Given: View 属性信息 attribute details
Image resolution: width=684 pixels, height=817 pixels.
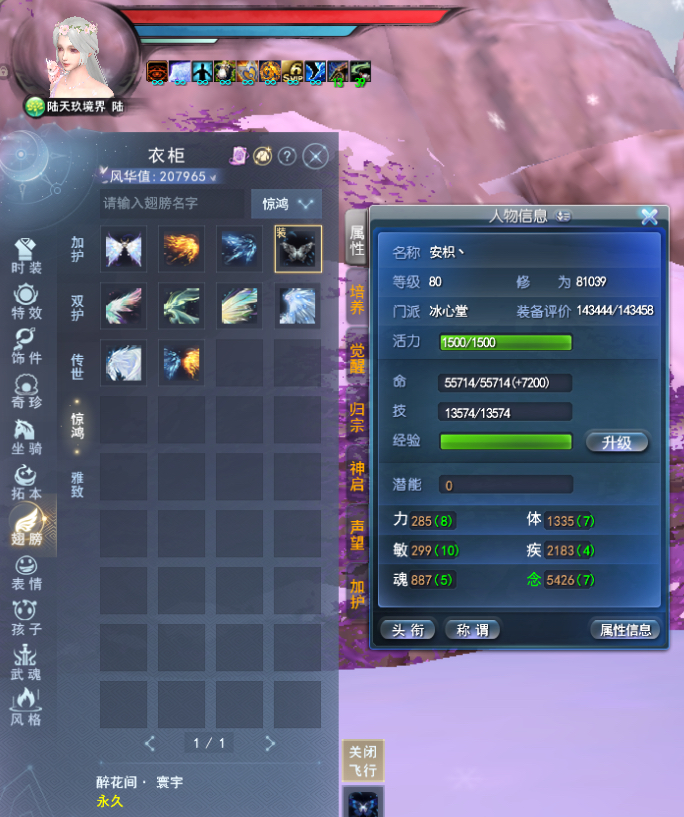Looking at the screenshot, I should (x=625, y=629).
